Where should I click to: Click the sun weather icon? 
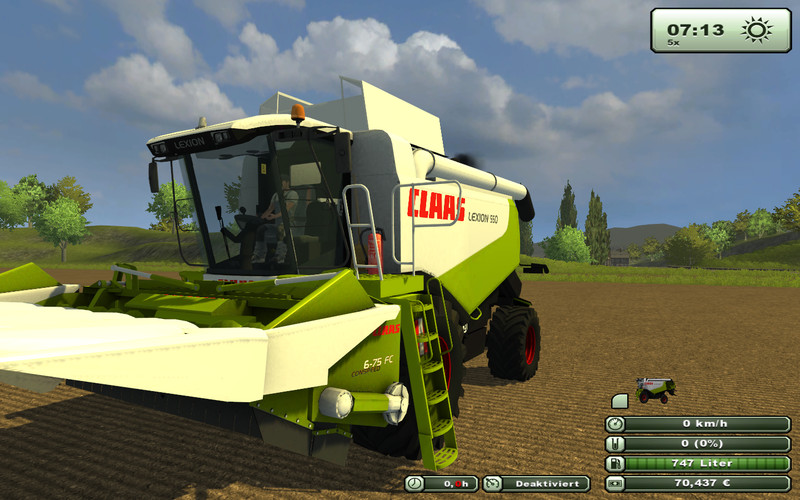pos(757,29)
